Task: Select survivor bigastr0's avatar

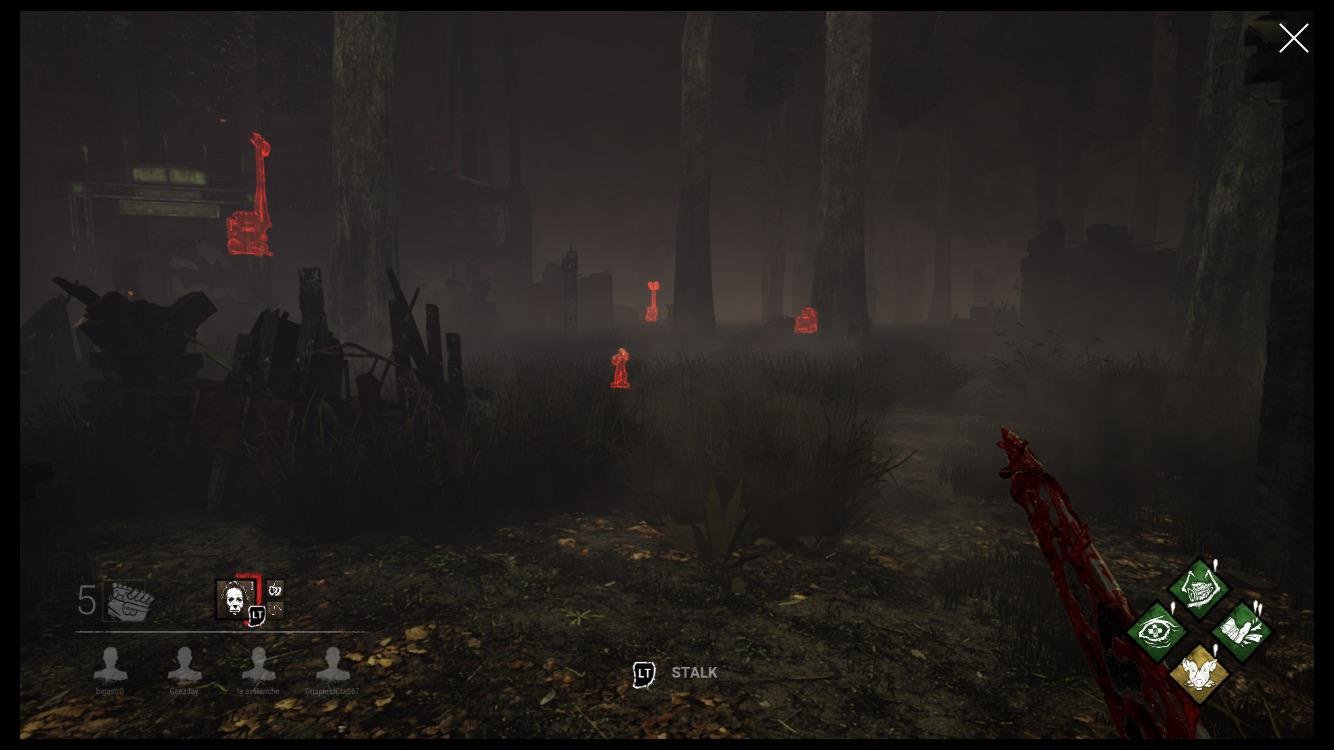Action: (x=111, y=663)
